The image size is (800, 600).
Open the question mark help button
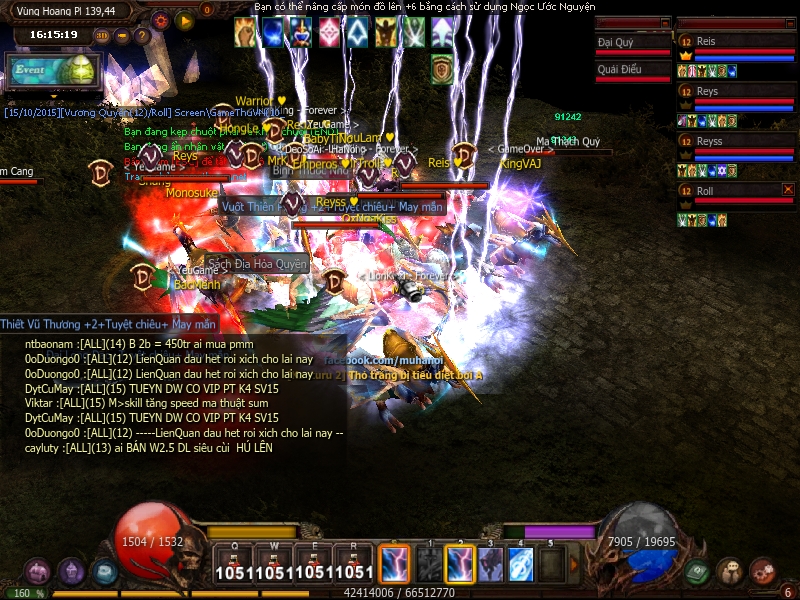point(142,35)
